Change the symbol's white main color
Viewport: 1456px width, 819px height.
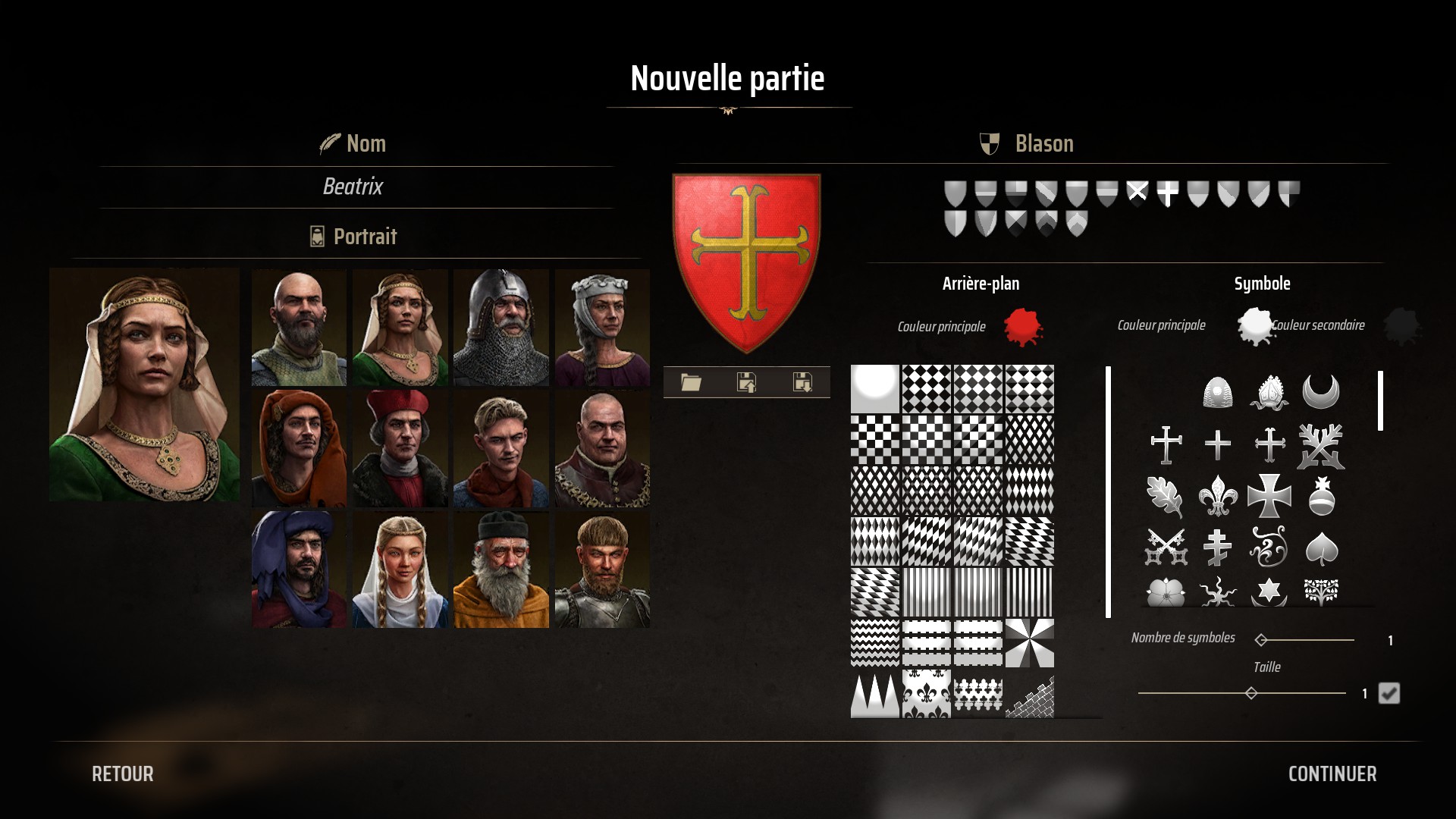coord(1254,325)
